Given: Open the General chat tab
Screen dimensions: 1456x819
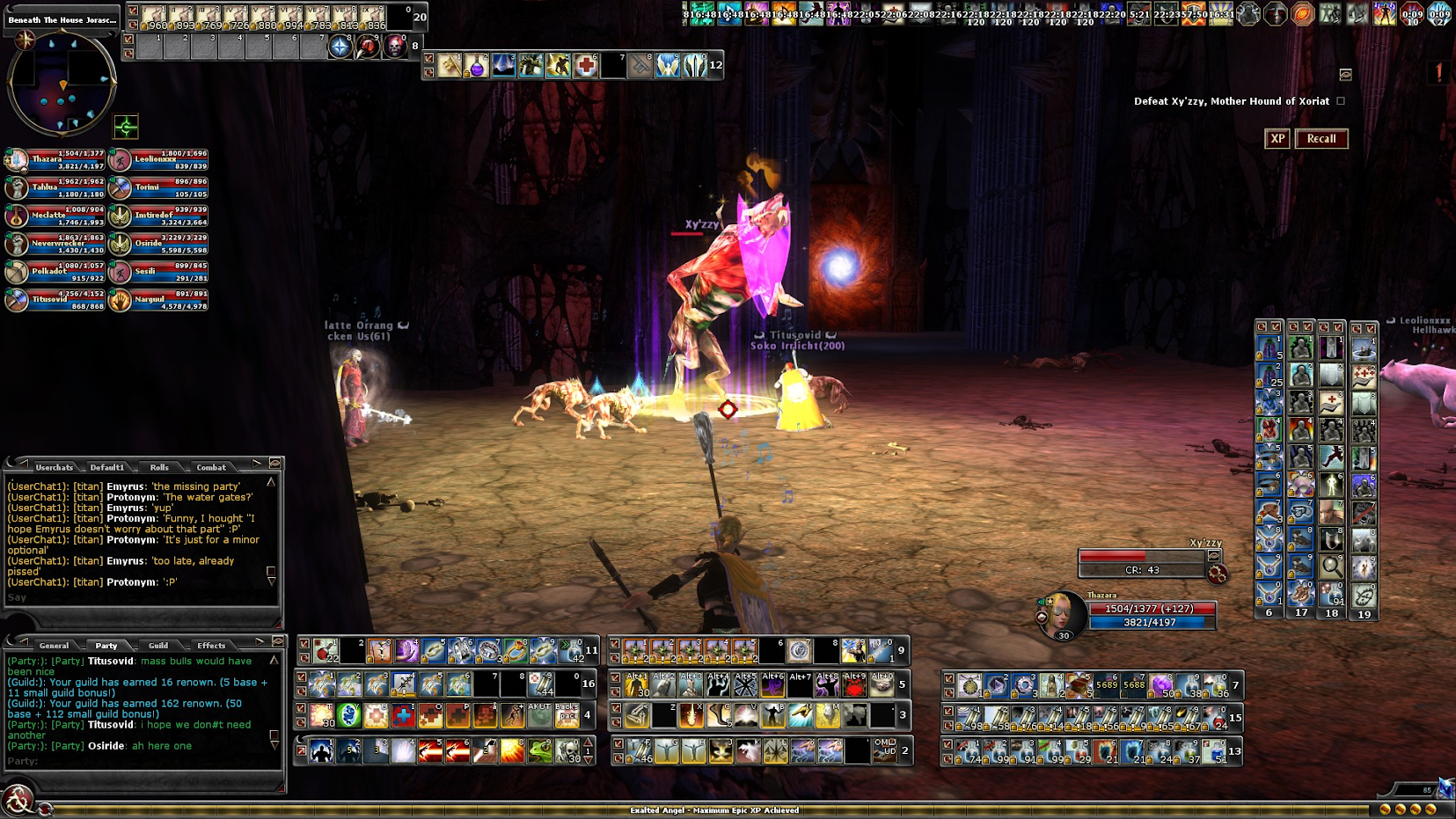Looking at the screenshot, I should point(54,646).
